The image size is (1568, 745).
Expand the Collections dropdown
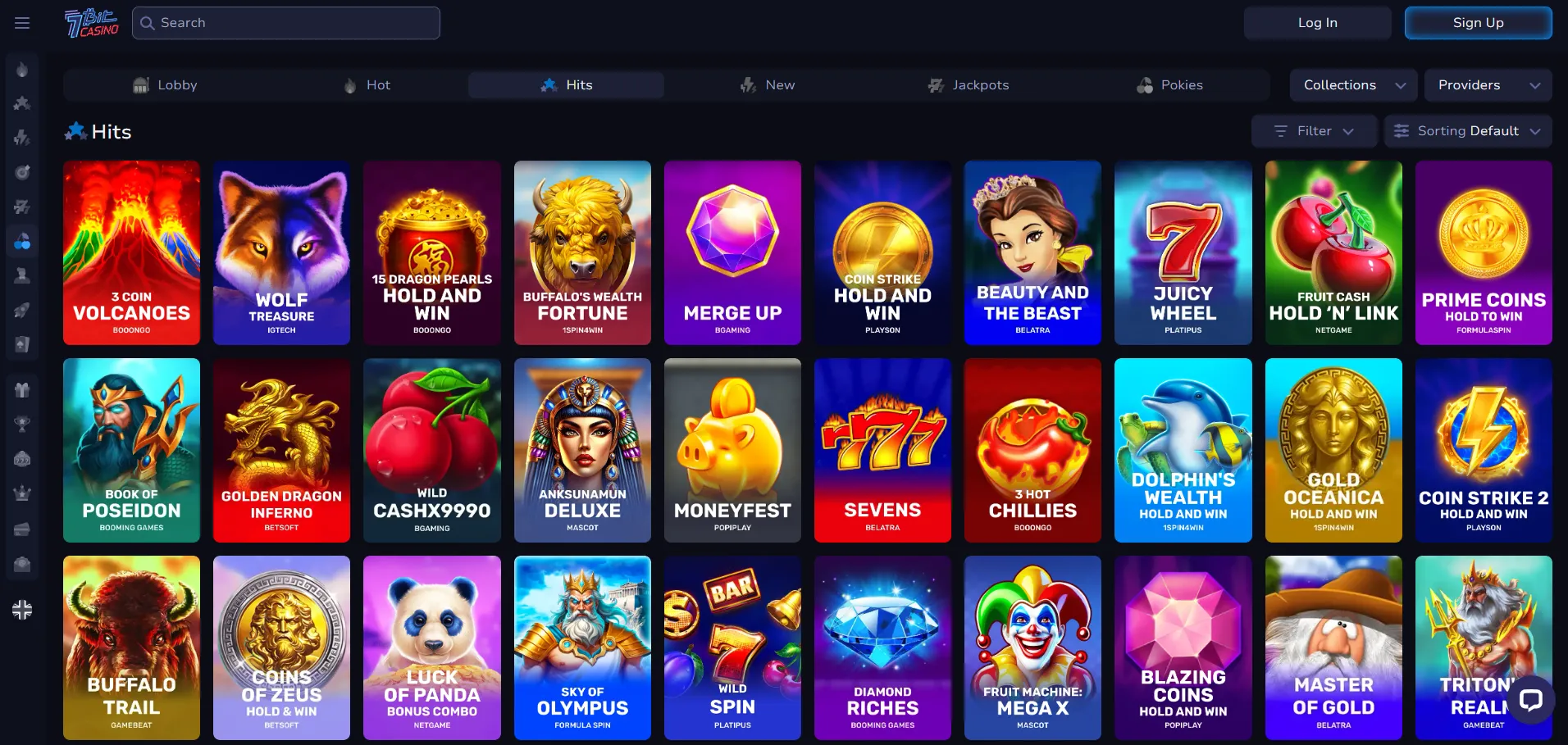point(1352,84)
